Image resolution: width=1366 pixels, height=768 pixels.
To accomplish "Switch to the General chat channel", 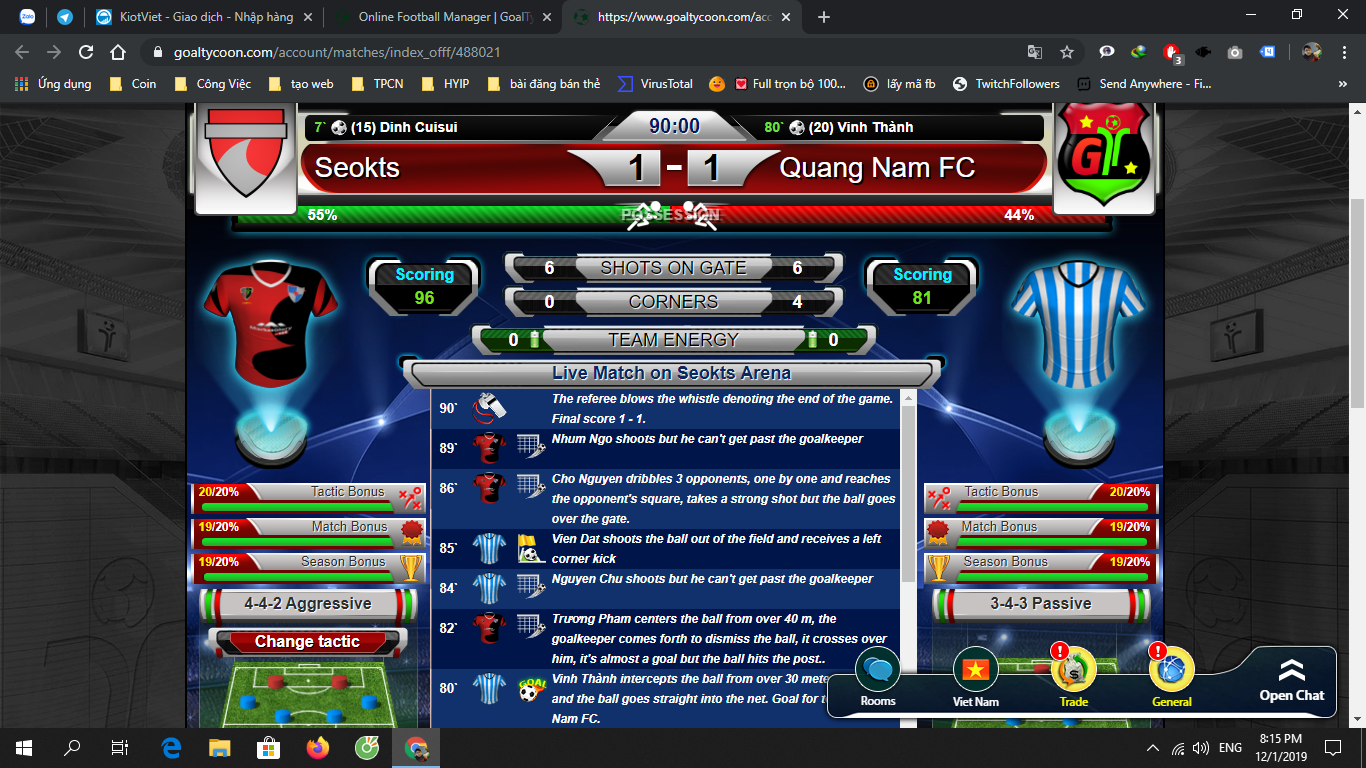I will click(1171, 672).
